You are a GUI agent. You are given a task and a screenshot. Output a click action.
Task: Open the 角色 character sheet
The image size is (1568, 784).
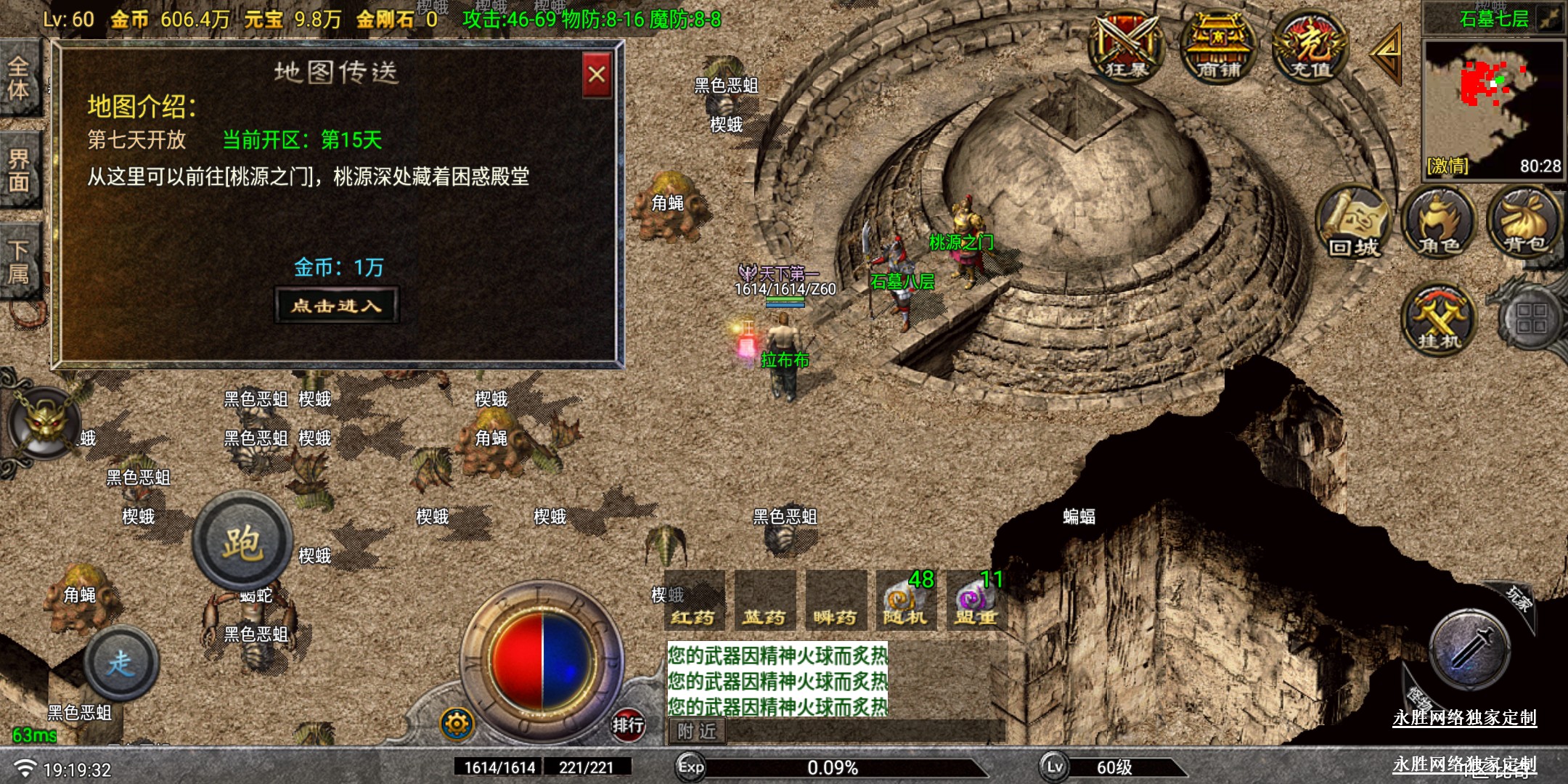tap(1440, 223)
